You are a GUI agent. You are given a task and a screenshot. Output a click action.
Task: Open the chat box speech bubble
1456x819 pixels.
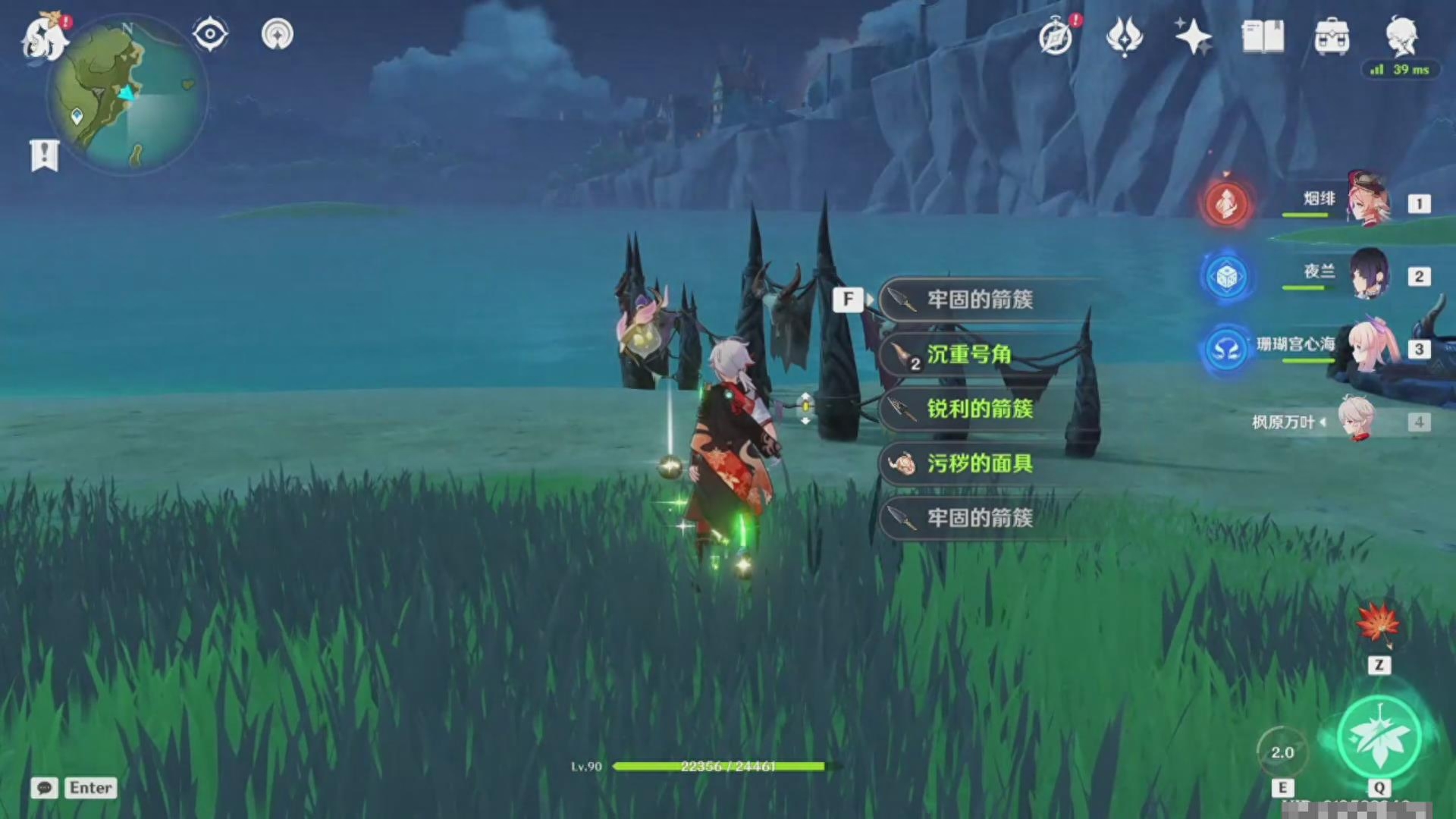45,788
